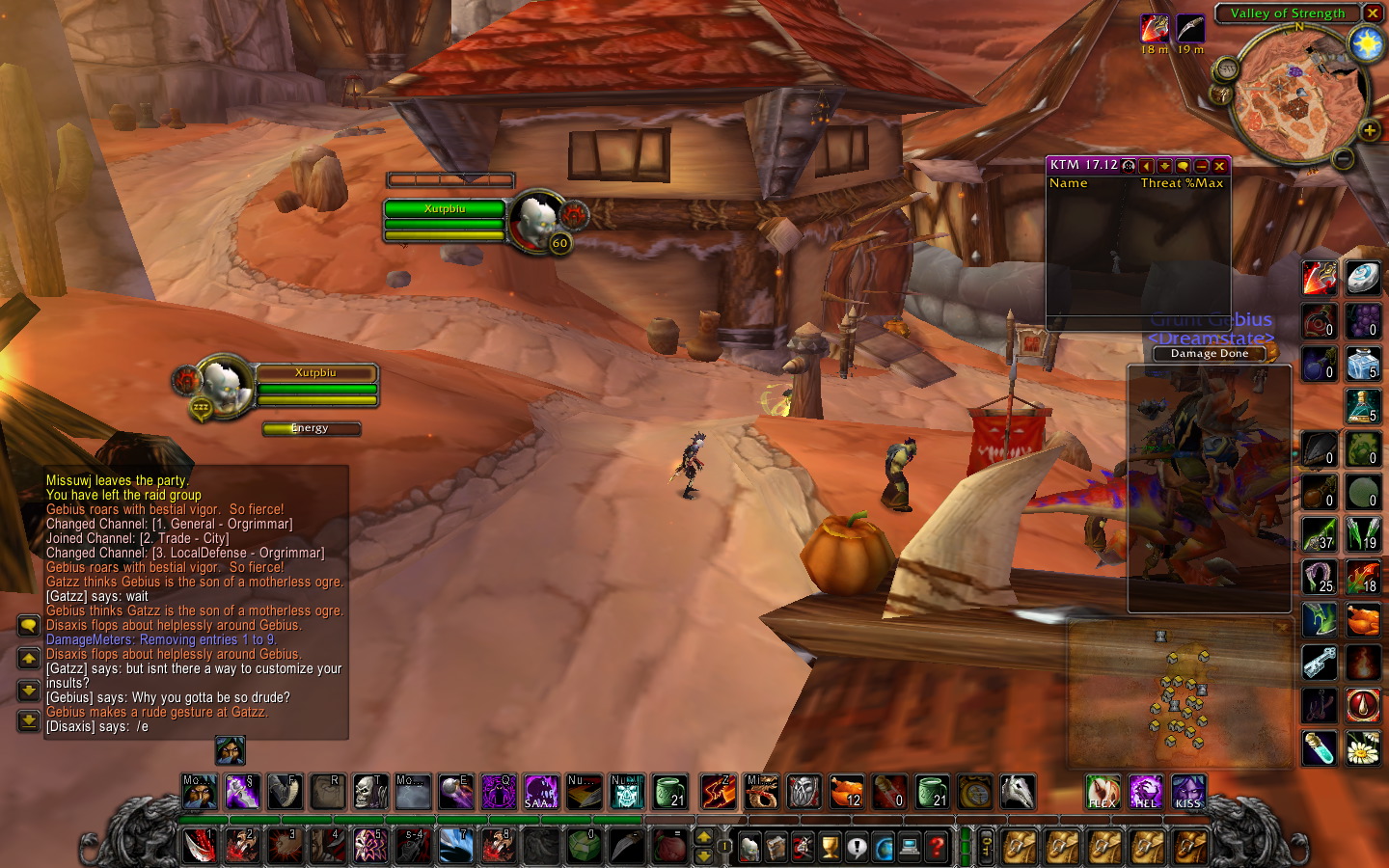Open the quest log goblet icon

[x=830, y=847]
